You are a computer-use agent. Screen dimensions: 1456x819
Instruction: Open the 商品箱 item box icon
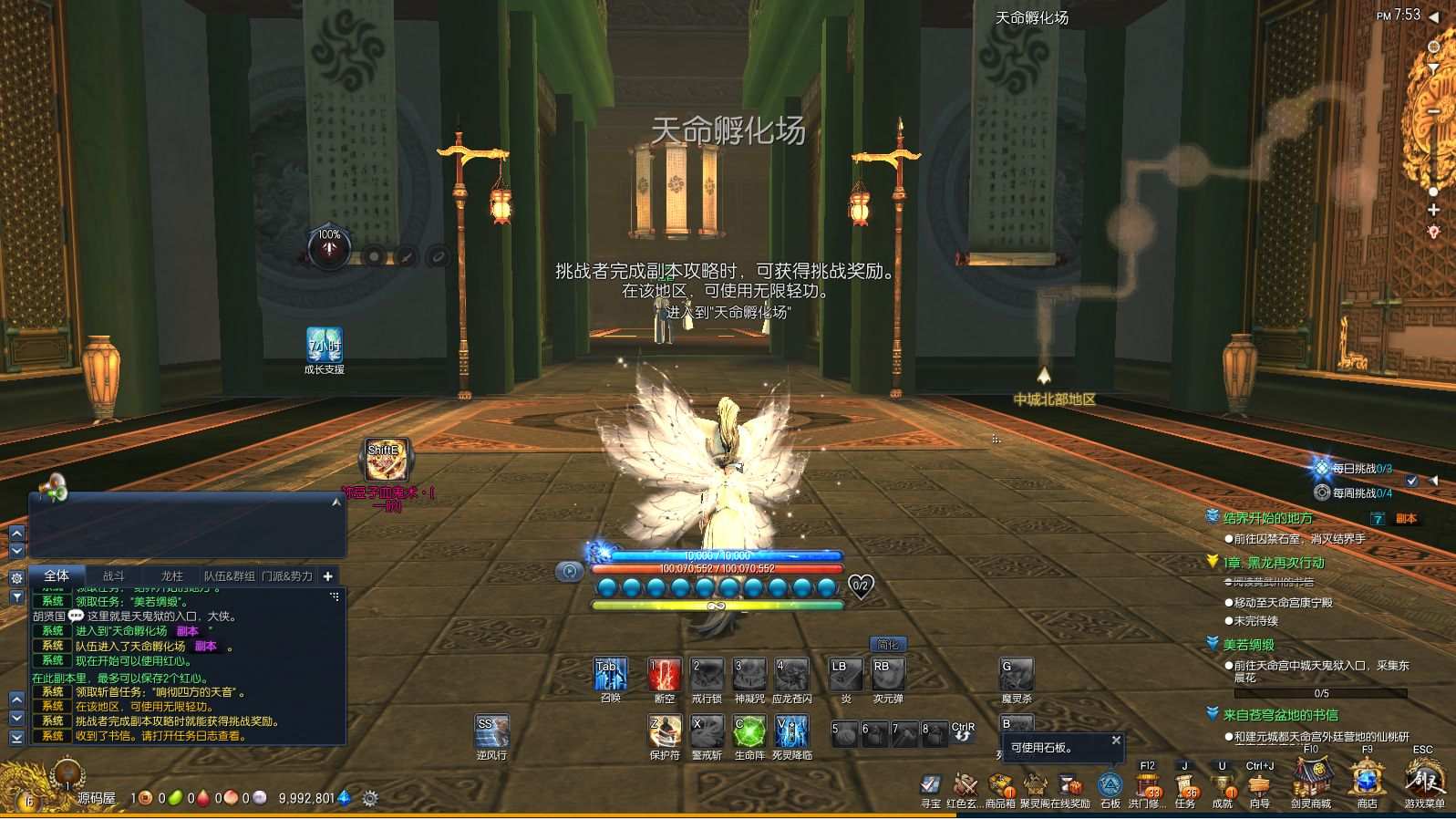click(998, 786)
